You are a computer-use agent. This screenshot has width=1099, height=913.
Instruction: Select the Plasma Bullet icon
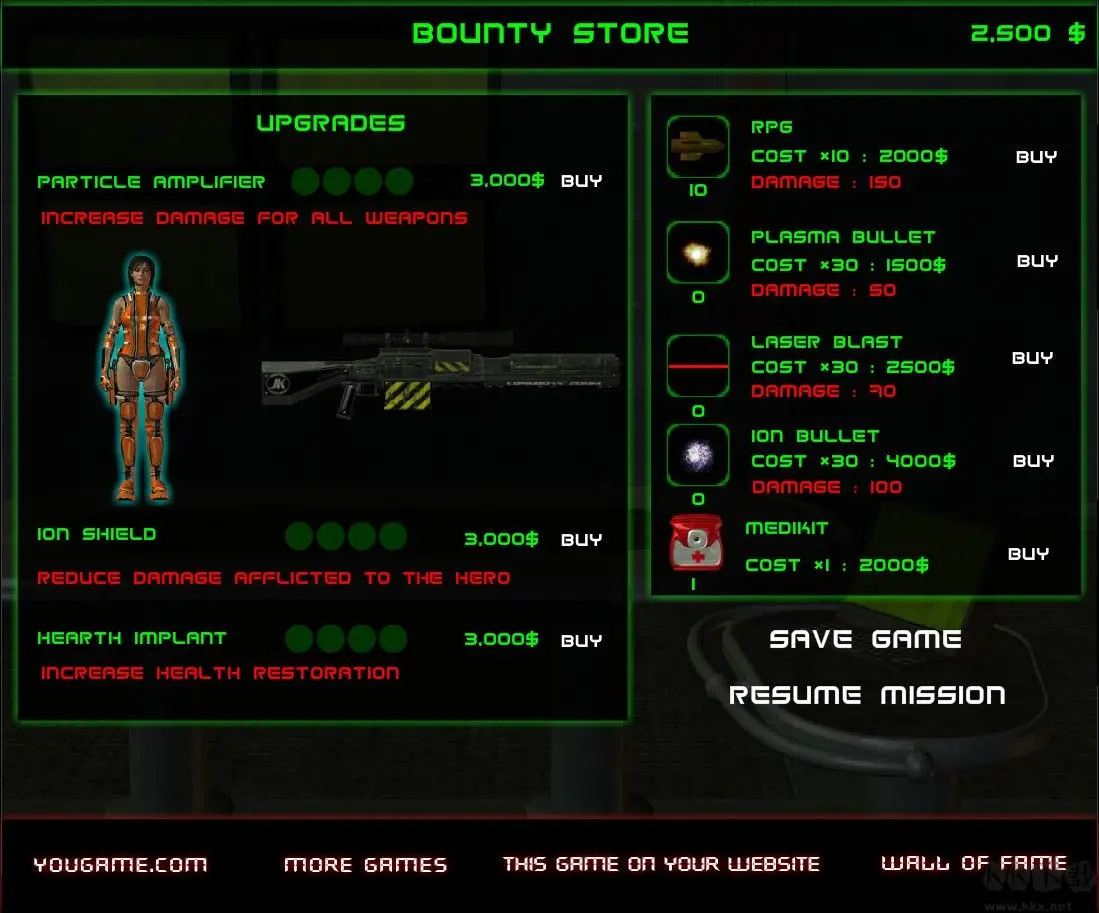697,254
